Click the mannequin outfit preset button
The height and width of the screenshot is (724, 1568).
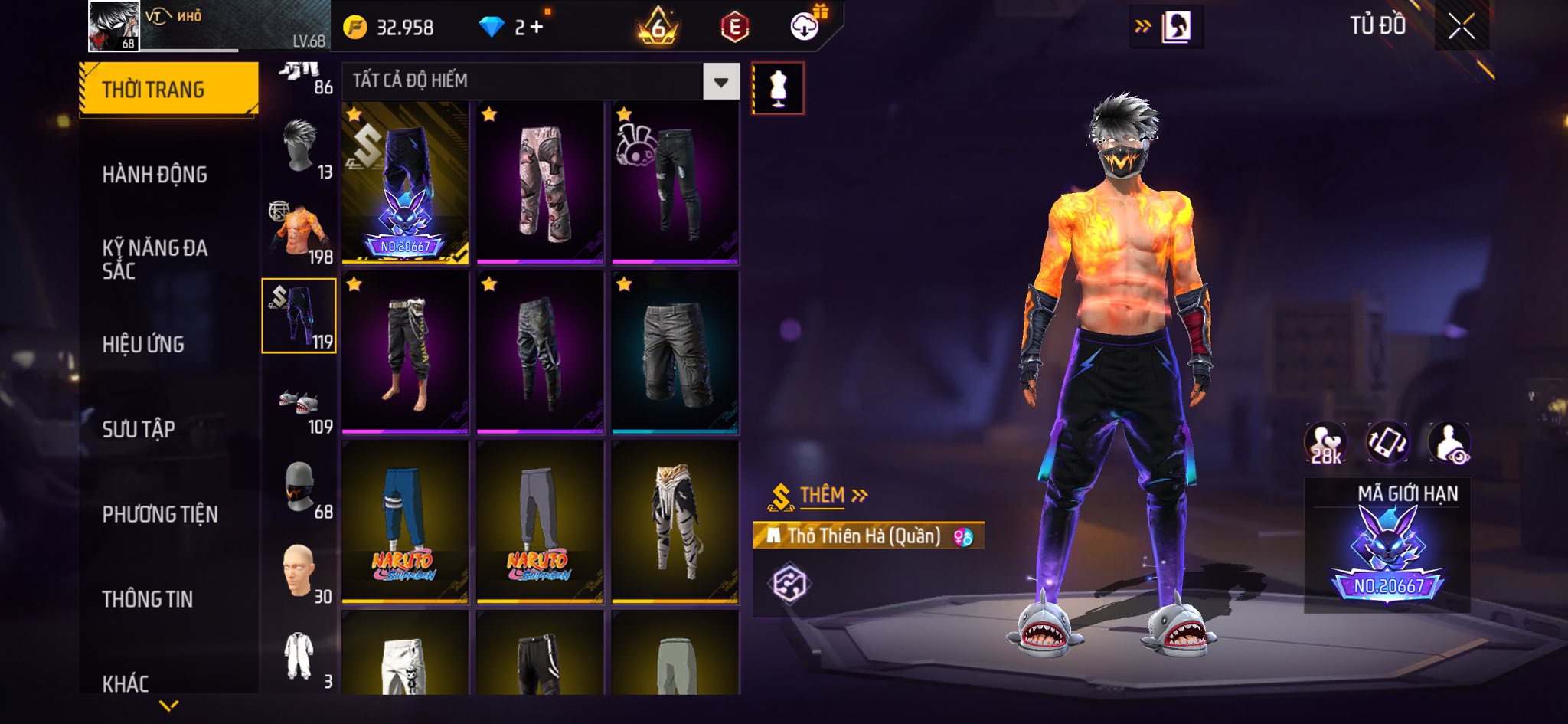778,89
